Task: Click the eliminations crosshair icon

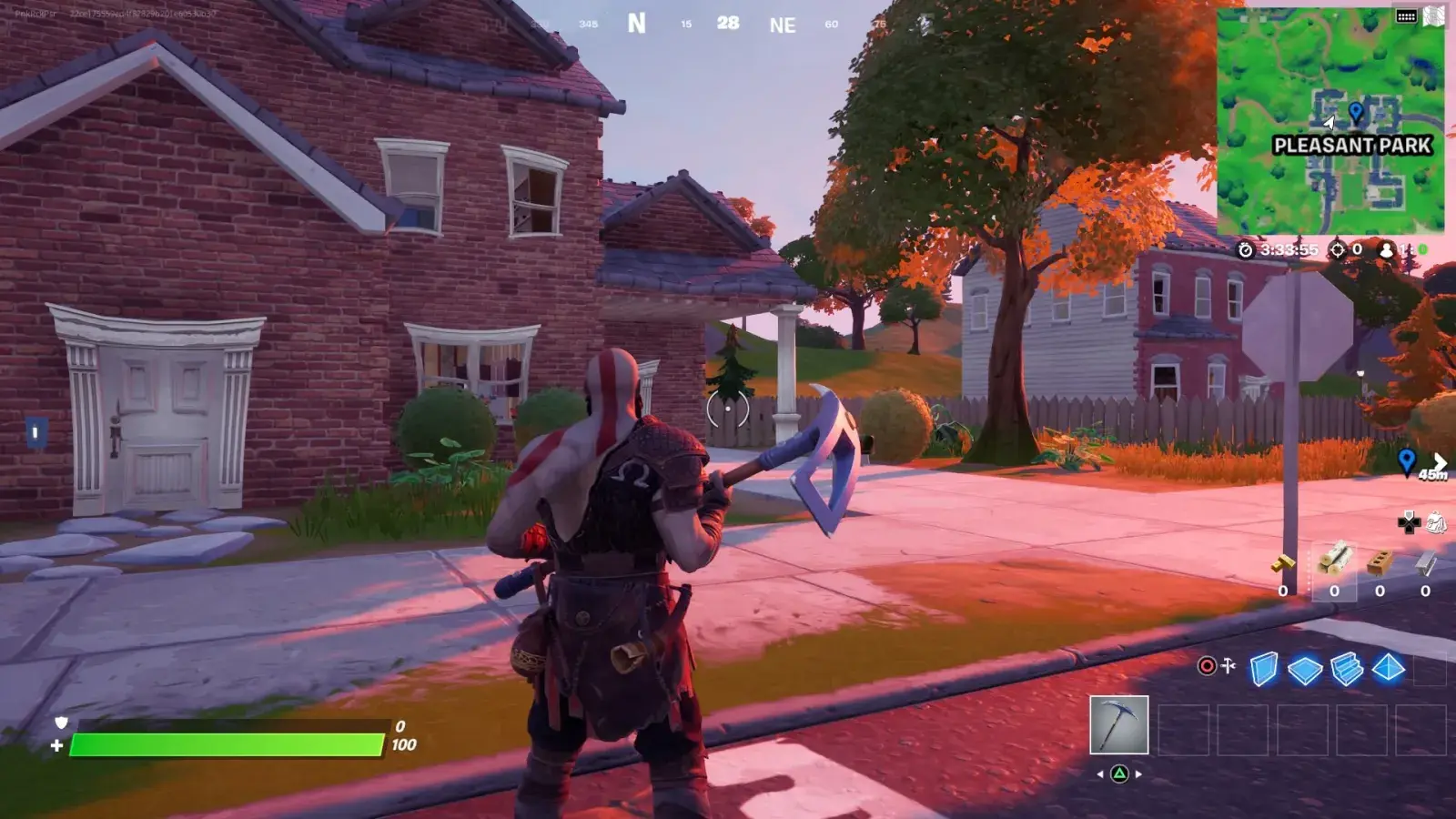Action: coord(1338,250)
